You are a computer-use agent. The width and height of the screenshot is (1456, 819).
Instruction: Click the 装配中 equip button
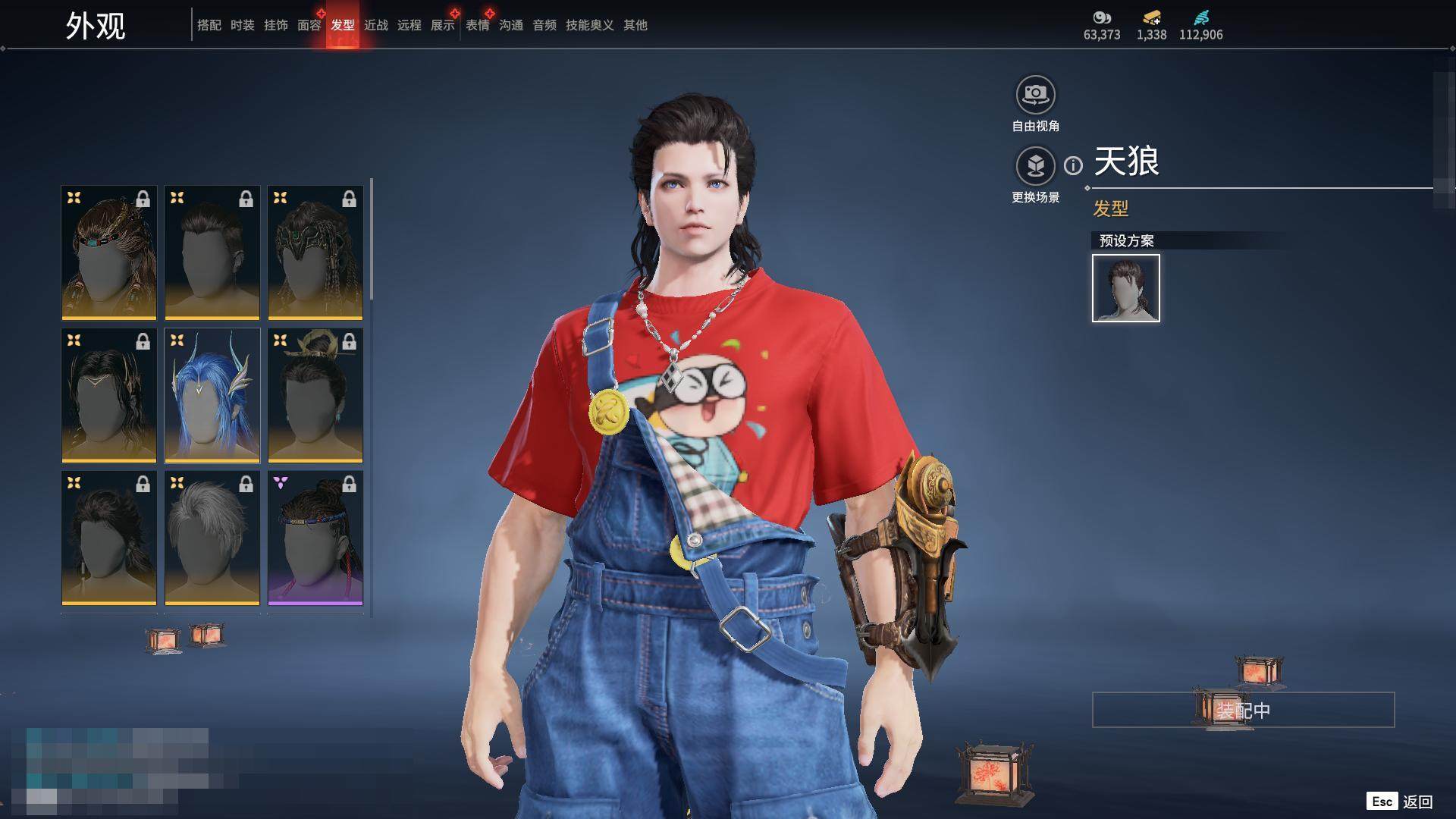1243,710
